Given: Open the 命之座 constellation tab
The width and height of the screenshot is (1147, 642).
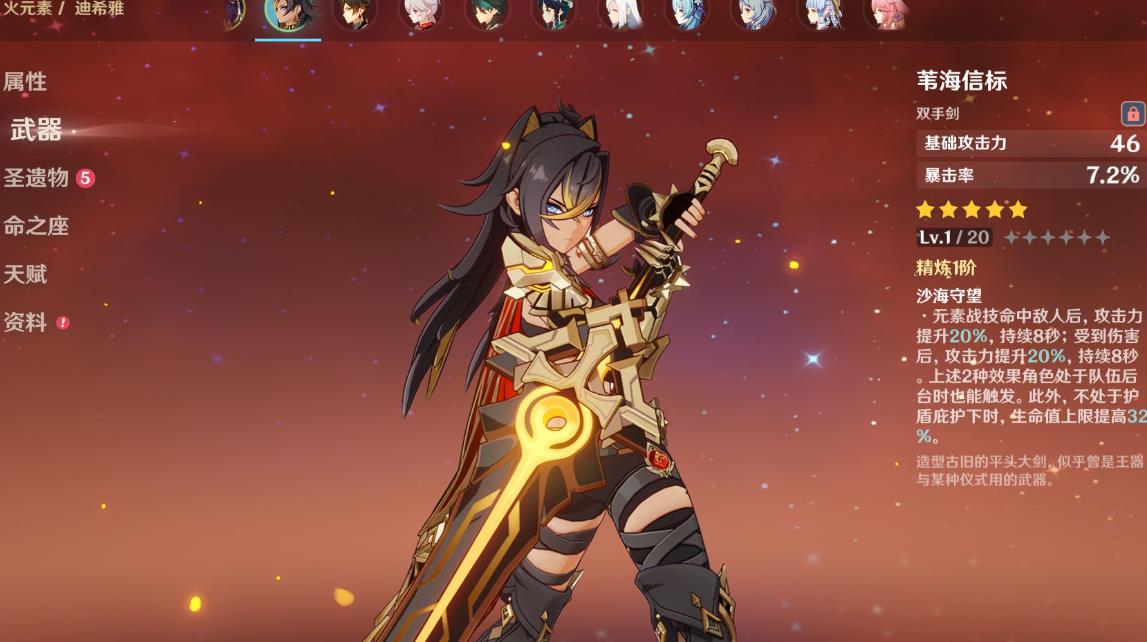Looking at the screenshot, I should 36,226.
